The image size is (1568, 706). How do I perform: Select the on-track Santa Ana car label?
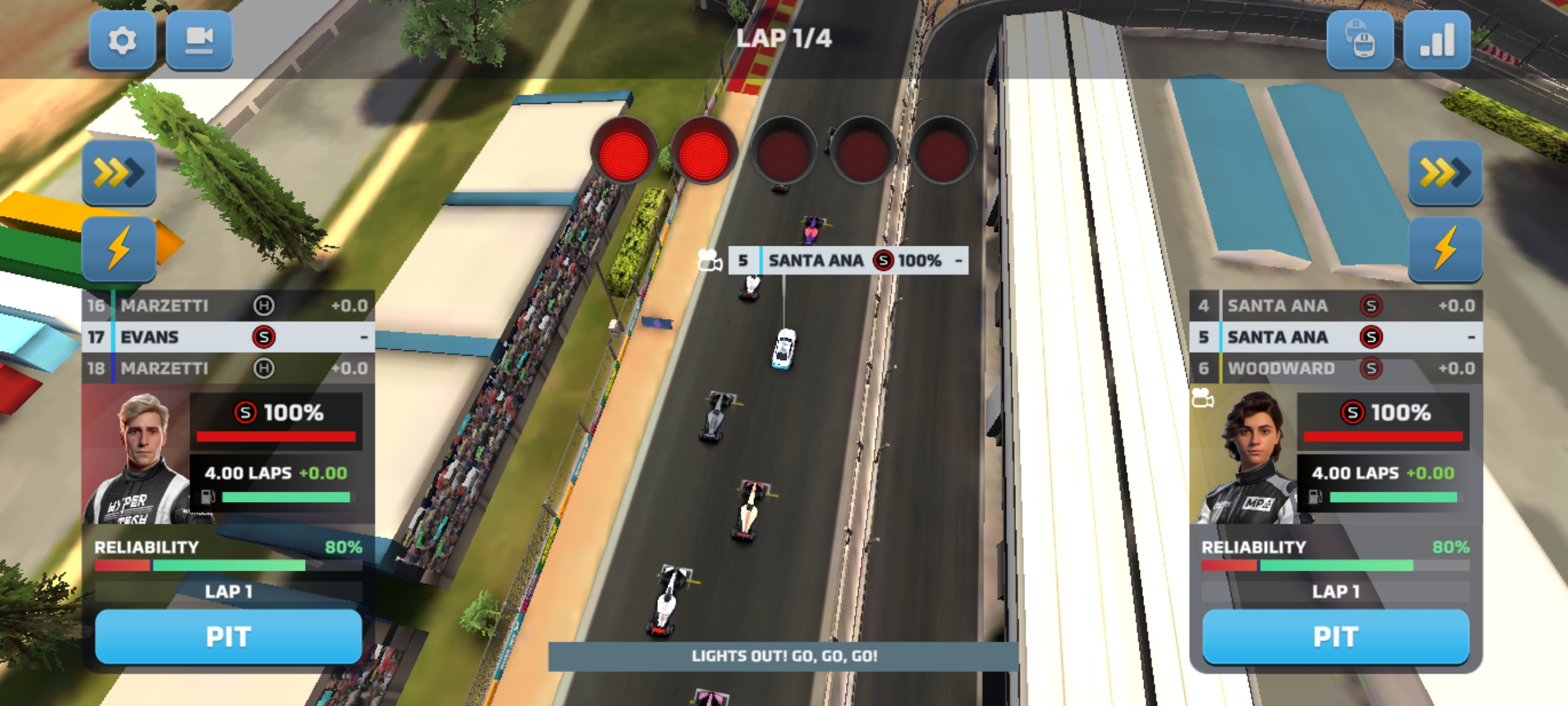tap(848, 261)
